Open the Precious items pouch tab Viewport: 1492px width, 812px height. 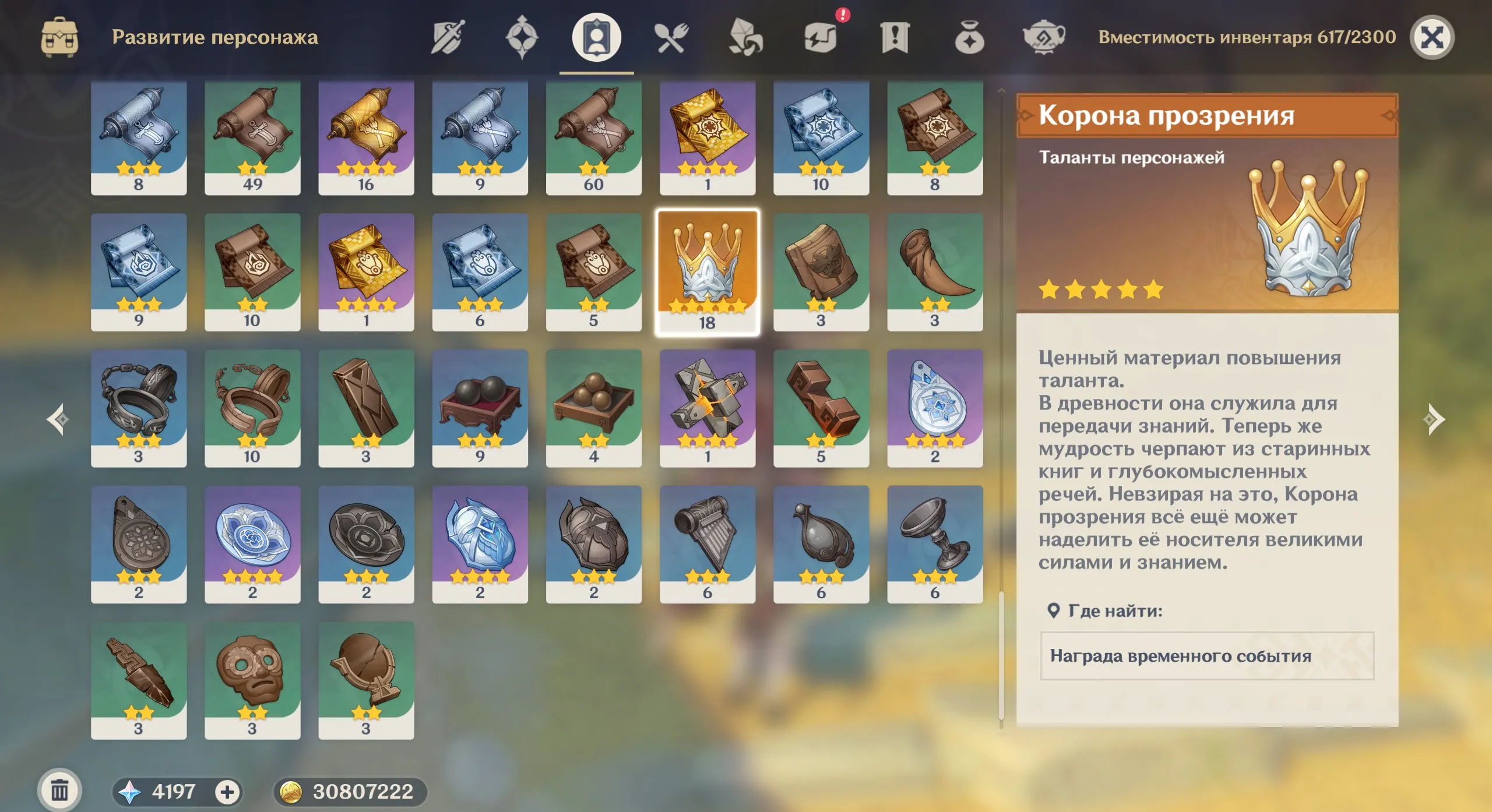[x=969, y=38]
